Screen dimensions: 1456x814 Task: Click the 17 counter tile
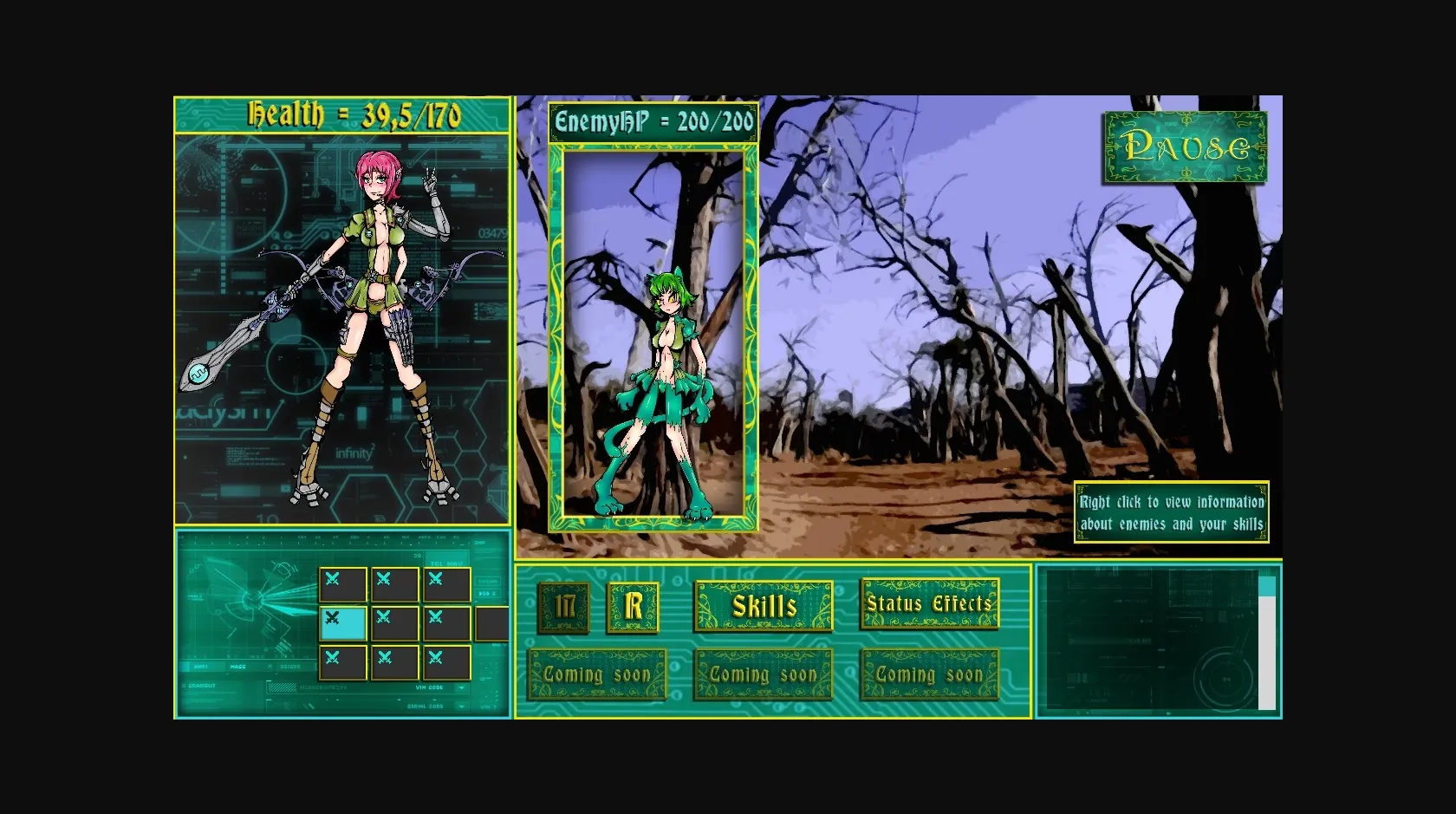(562, 607)
